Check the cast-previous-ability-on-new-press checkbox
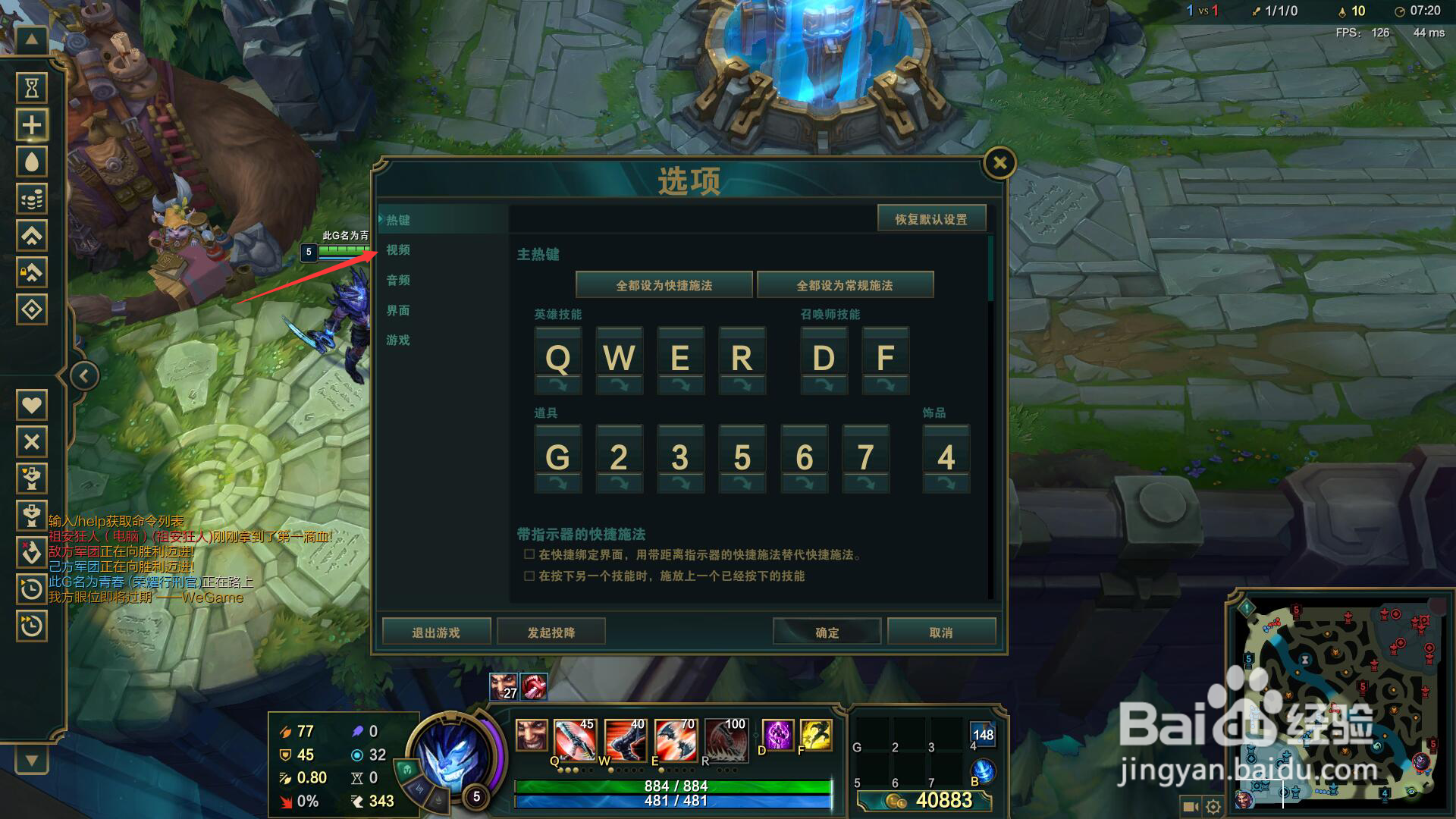 click(528, 576)
